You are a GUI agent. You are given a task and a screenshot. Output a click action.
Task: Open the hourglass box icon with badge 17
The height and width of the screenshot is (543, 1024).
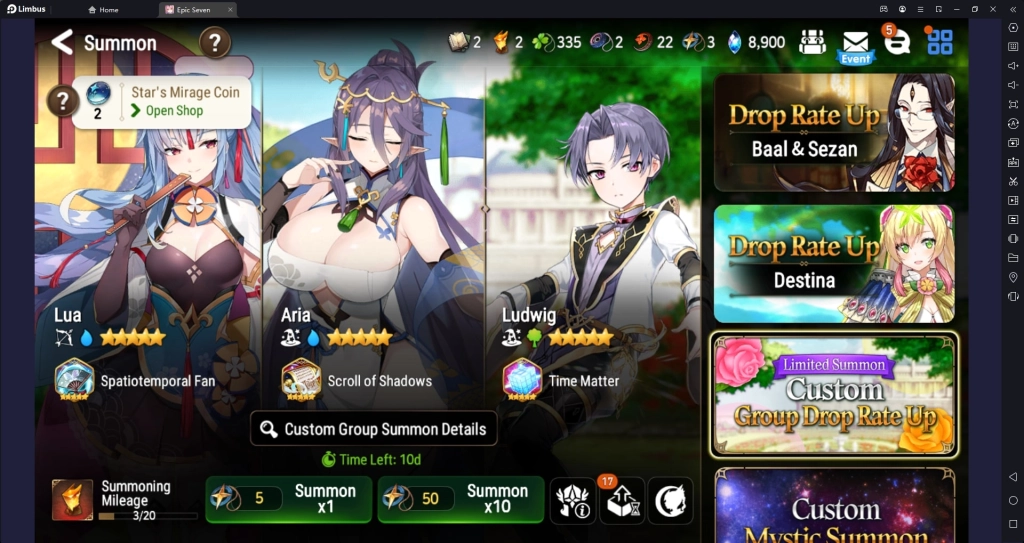[621, 500]
